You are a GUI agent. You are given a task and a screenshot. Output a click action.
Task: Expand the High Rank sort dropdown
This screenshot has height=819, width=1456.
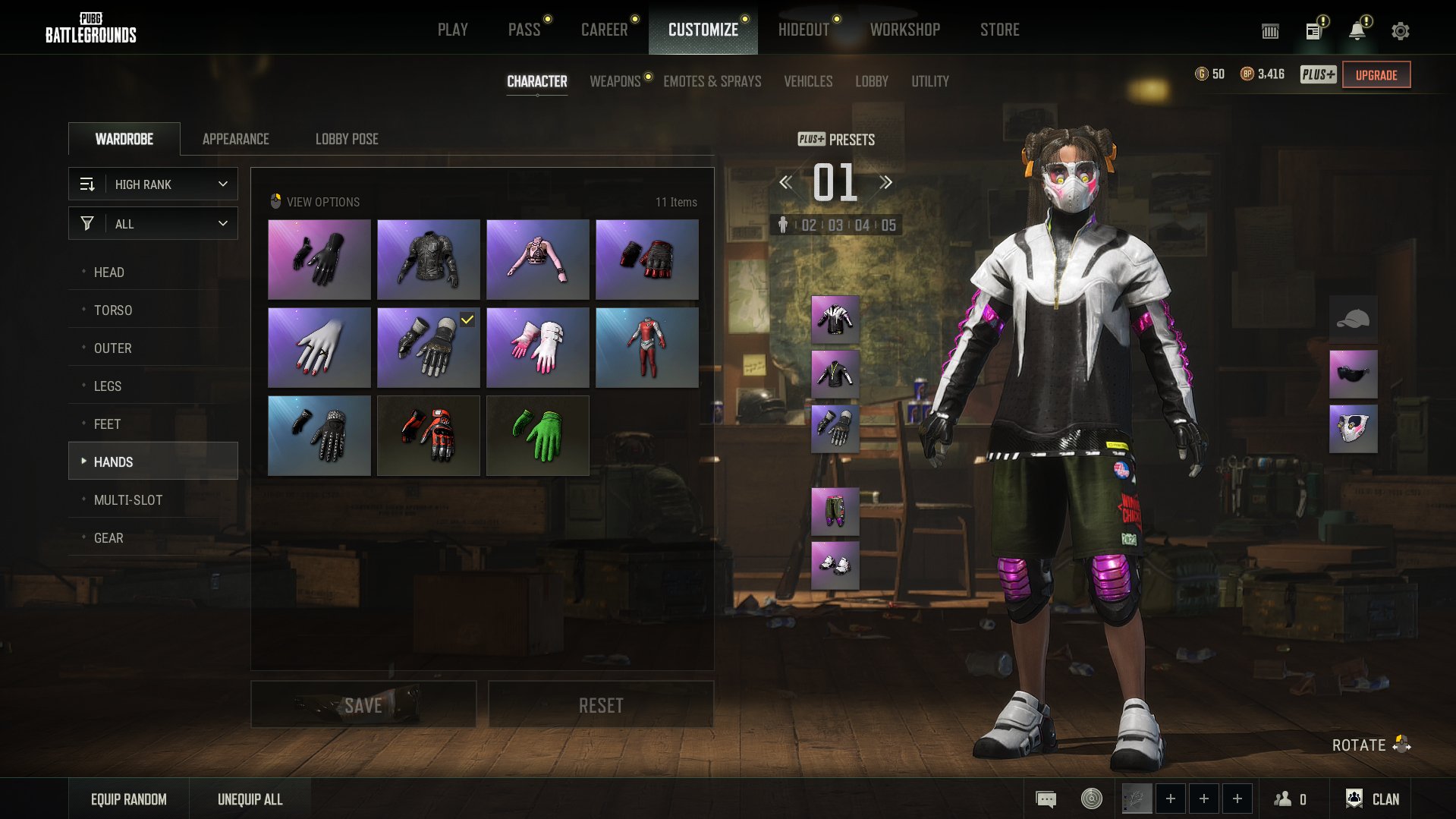153,184
